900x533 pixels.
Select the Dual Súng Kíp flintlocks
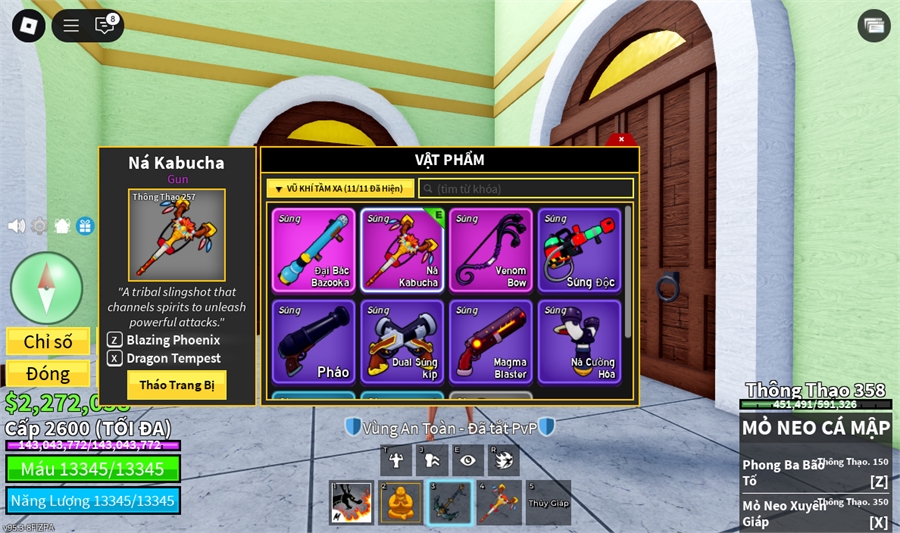tap(402, 342)
